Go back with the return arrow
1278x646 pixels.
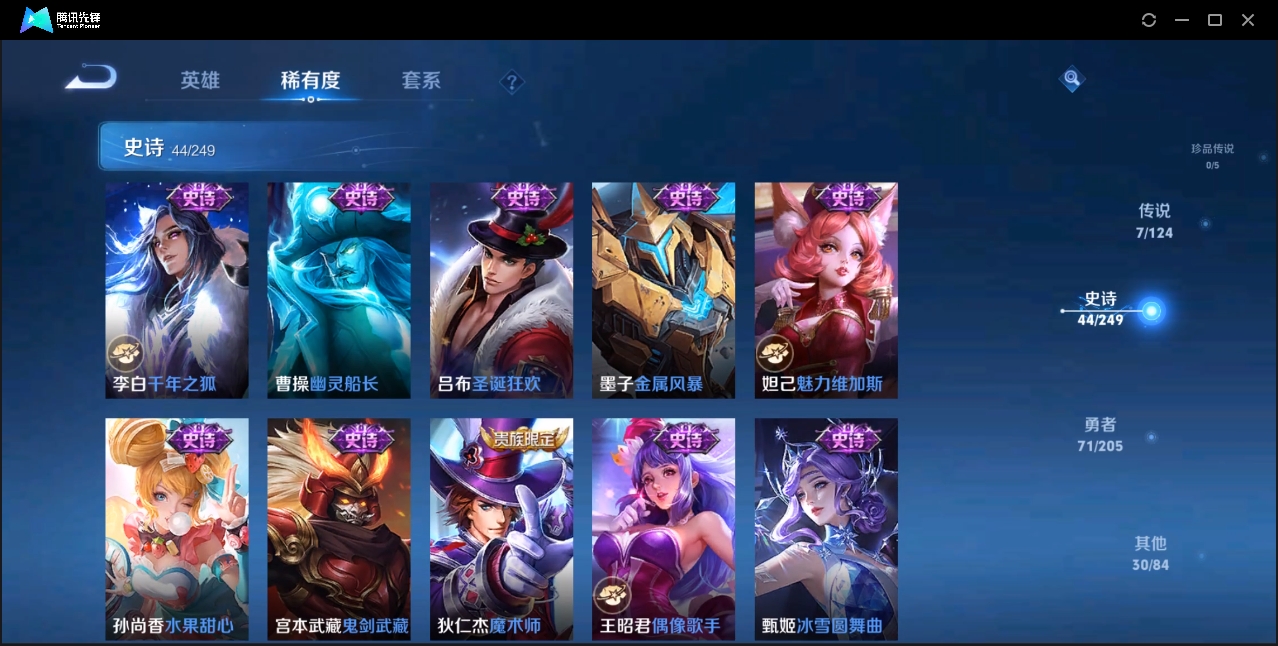click(91, 78)
